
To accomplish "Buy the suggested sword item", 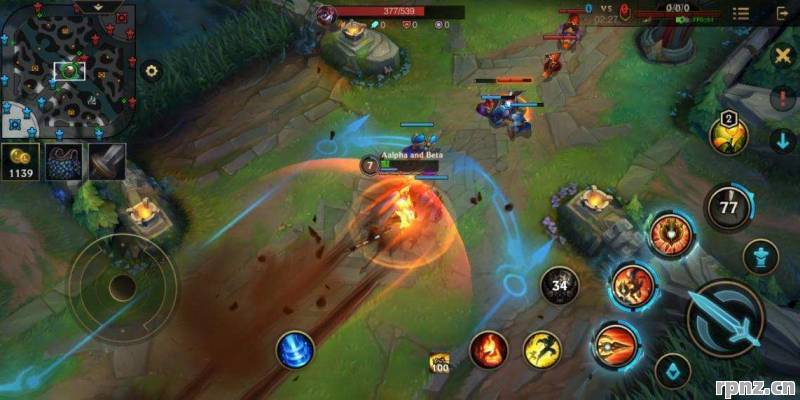I will [107, 161].
